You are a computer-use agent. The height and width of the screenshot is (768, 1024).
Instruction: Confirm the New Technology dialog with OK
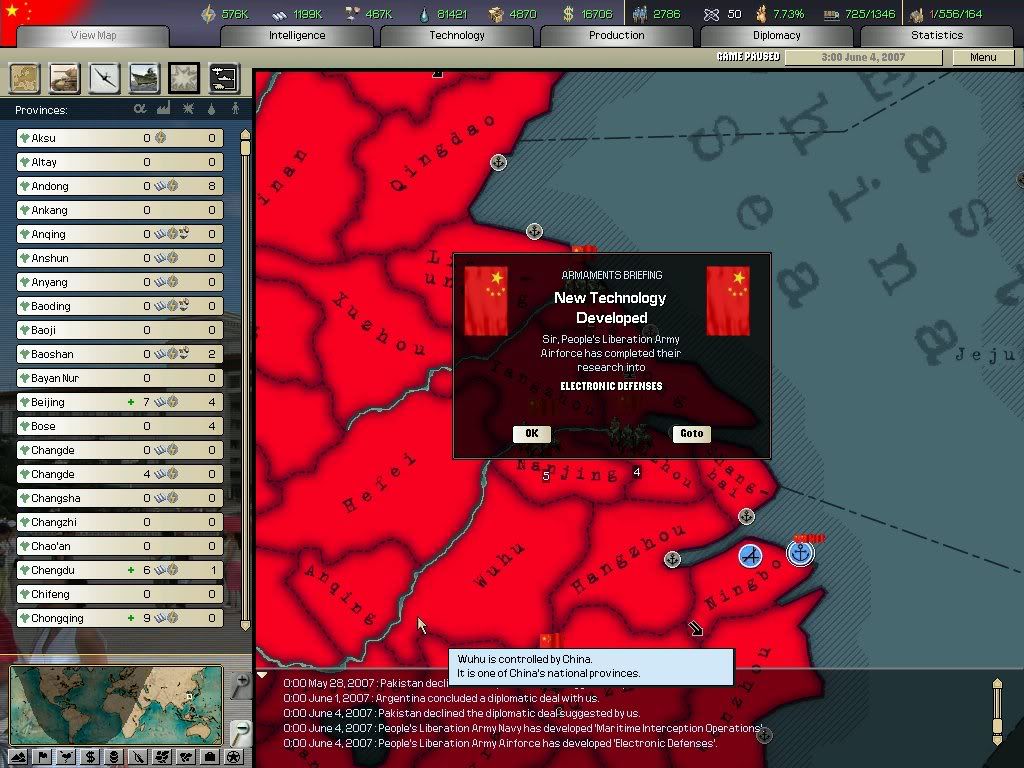click(531, 434)
